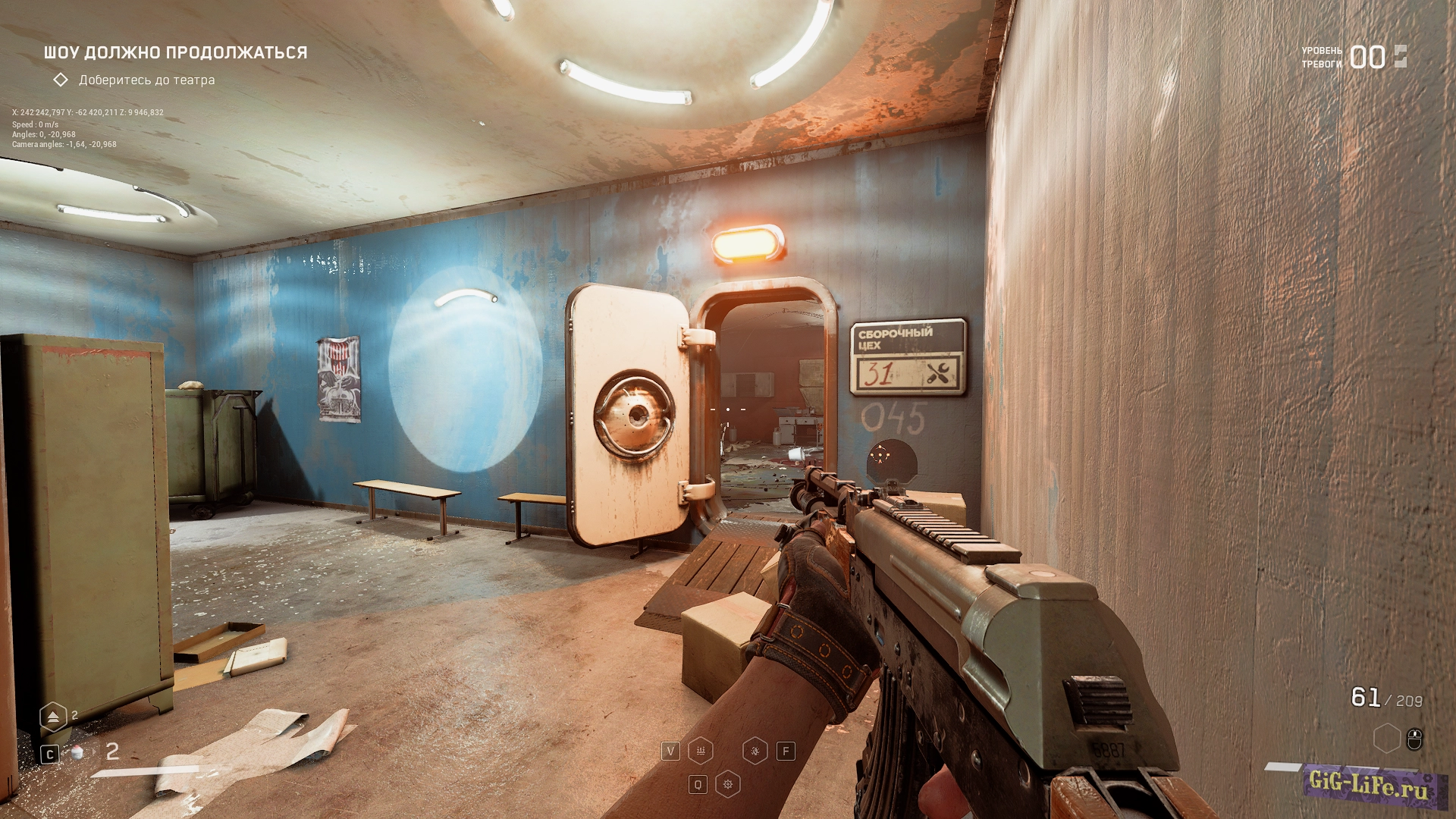The width and height of the screenshot is (1456, 819).
Task: Click the empty hexagon slot below ammo
Action: (1386, 738)
